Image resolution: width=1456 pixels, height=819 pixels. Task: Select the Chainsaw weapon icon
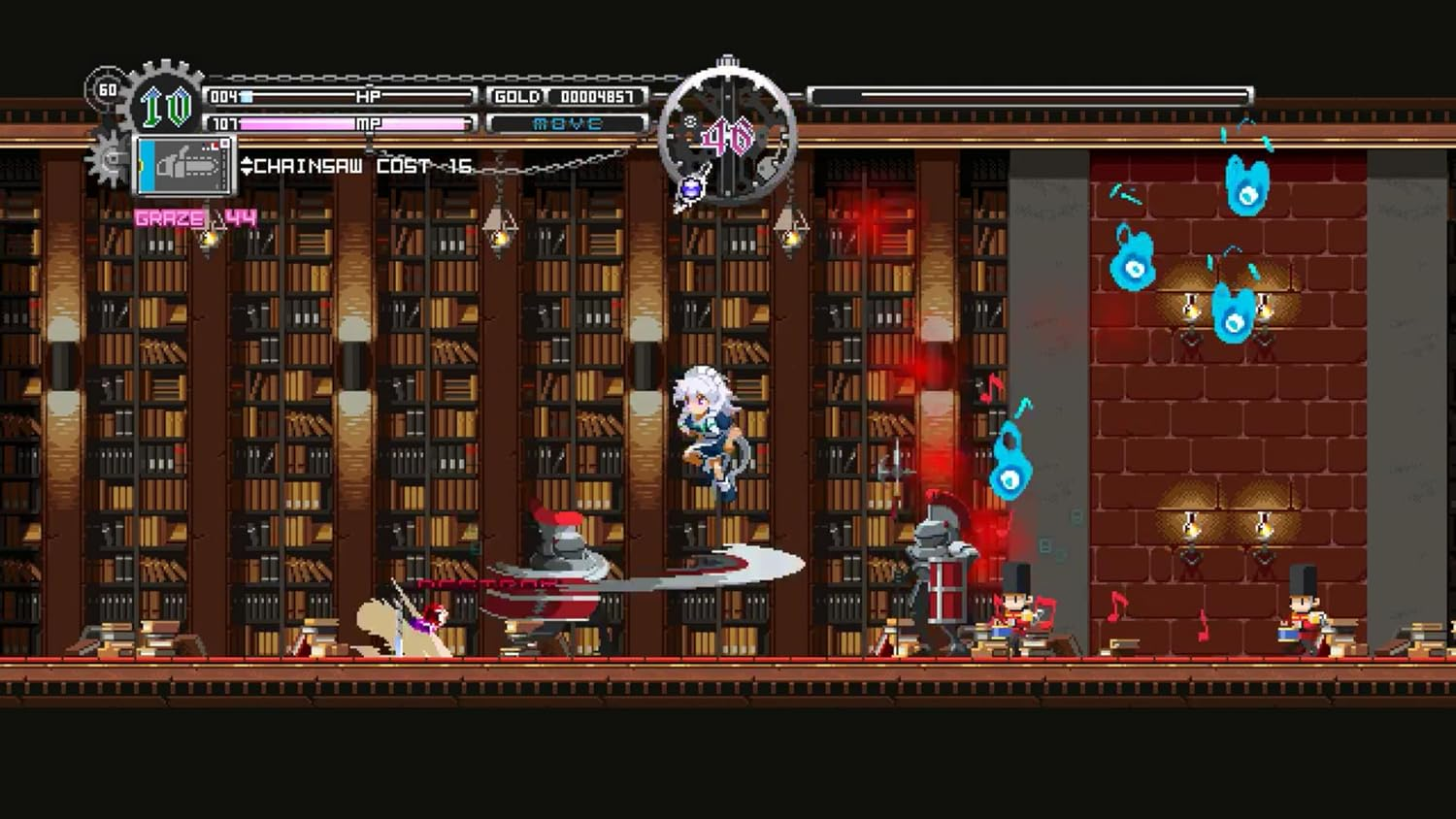[184, 165]
